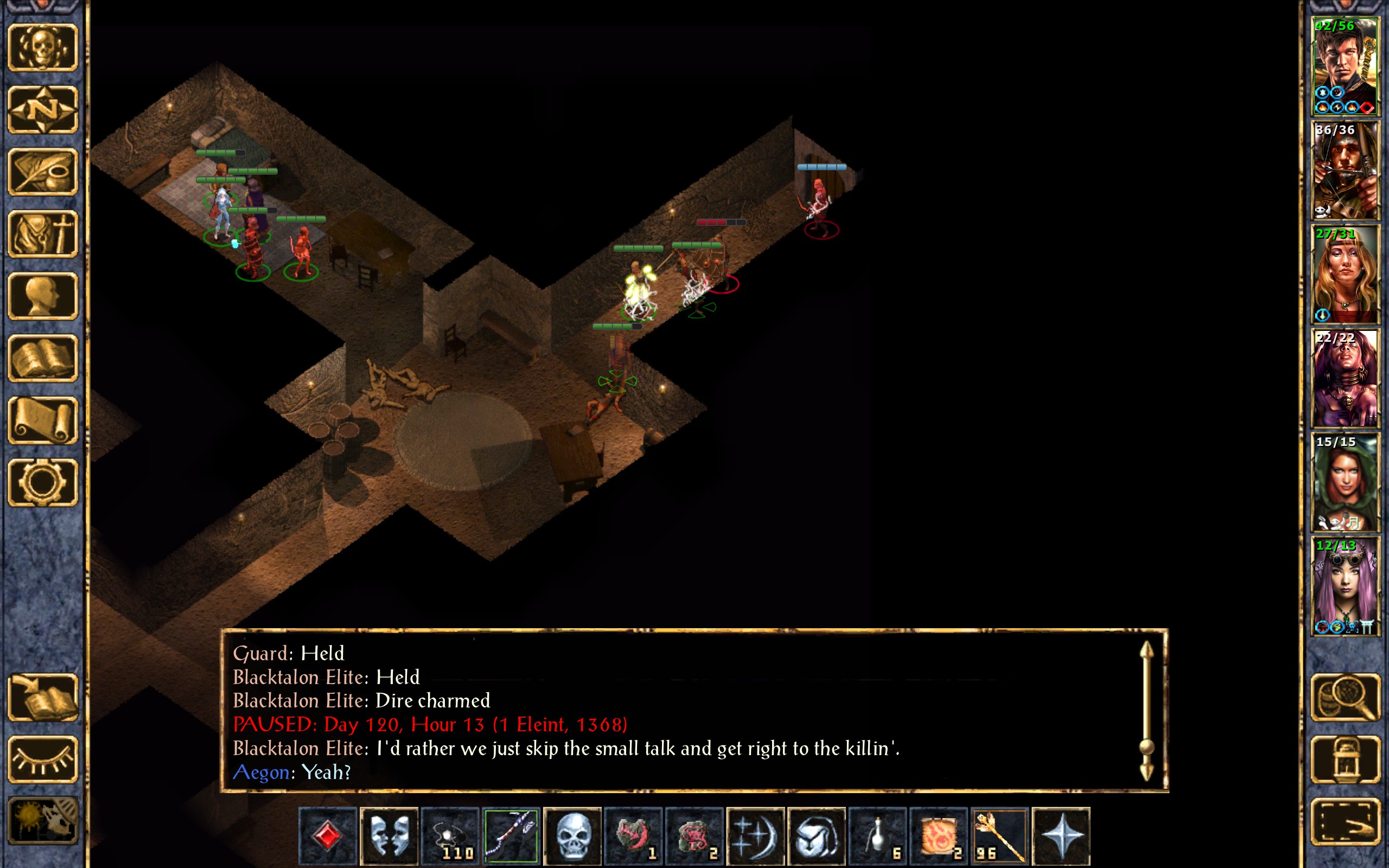Open the mage spellbook
Screen dimensions: 1389x868
click(x=43, y=358)
